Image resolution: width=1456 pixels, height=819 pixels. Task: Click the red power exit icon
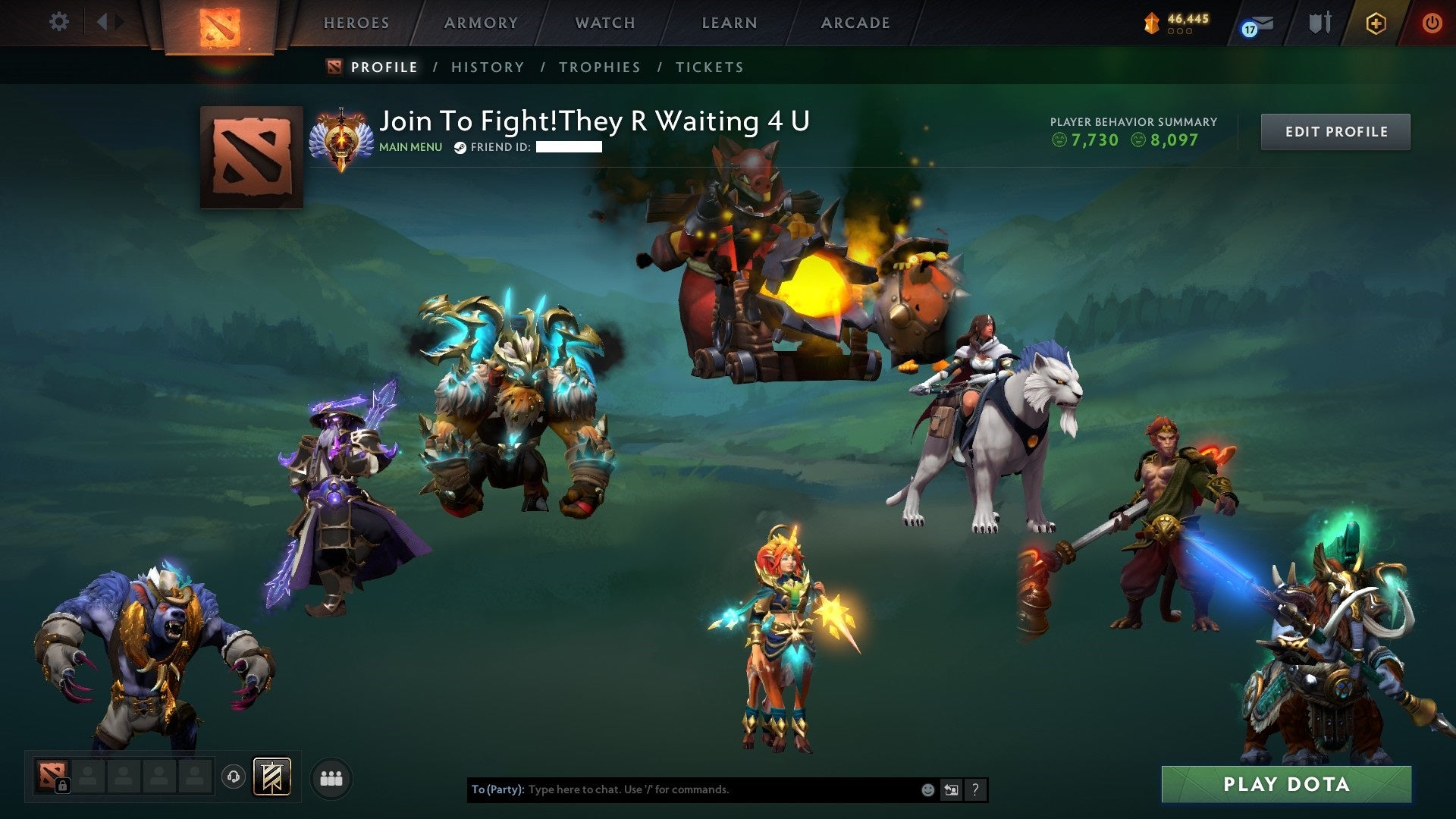click(1432, 23)
